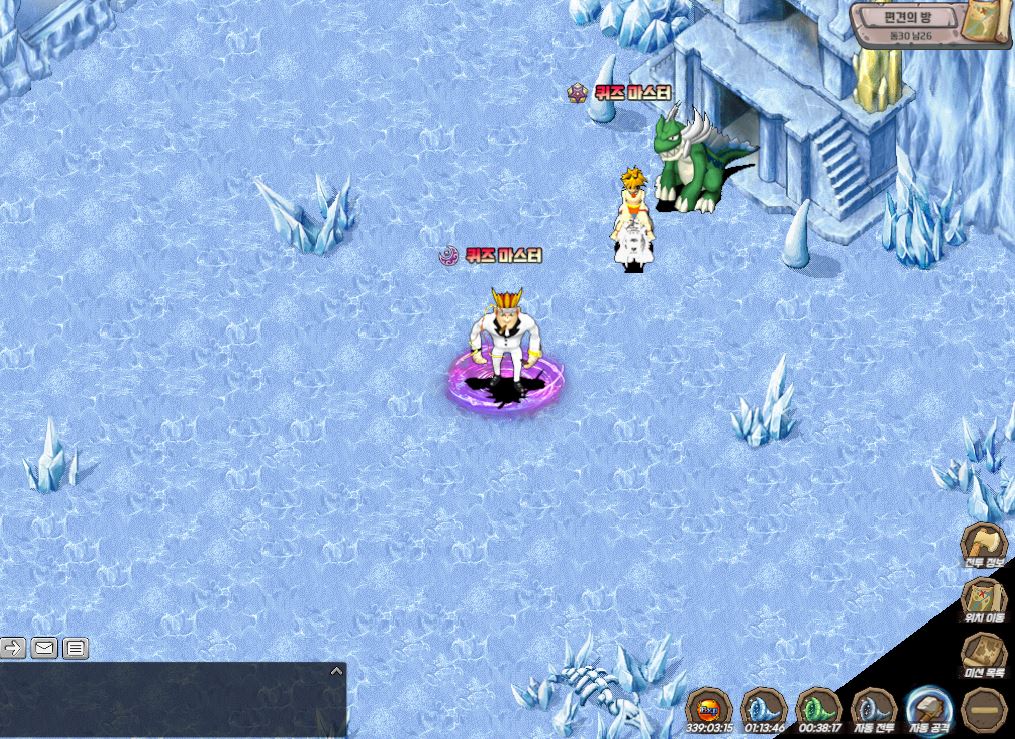Open the 전투 정보 battle info panel
The image size is (1015, 739).
point(983,545)
